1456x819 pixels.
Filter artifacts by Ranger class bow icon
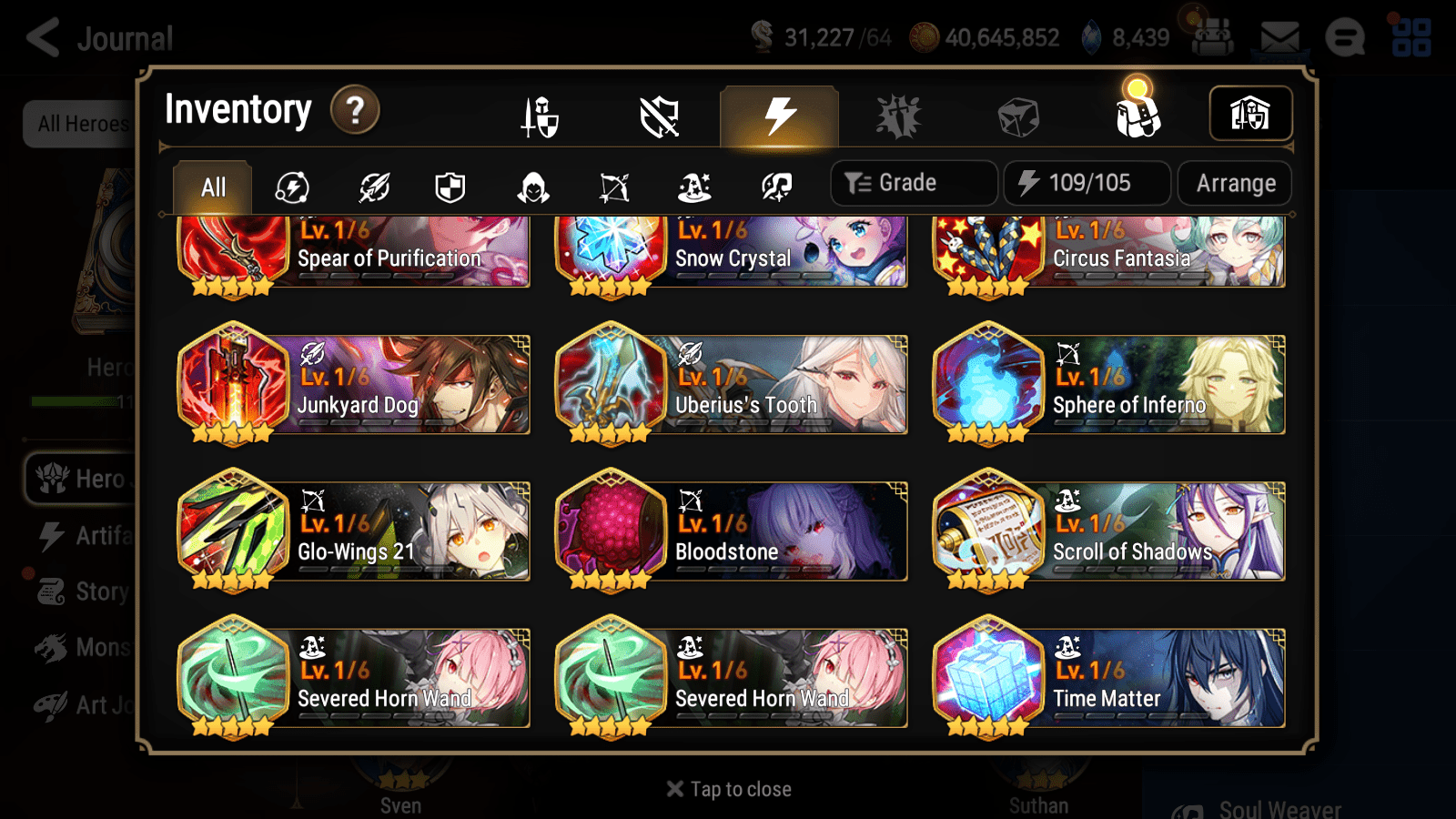(x=612, y=187)
